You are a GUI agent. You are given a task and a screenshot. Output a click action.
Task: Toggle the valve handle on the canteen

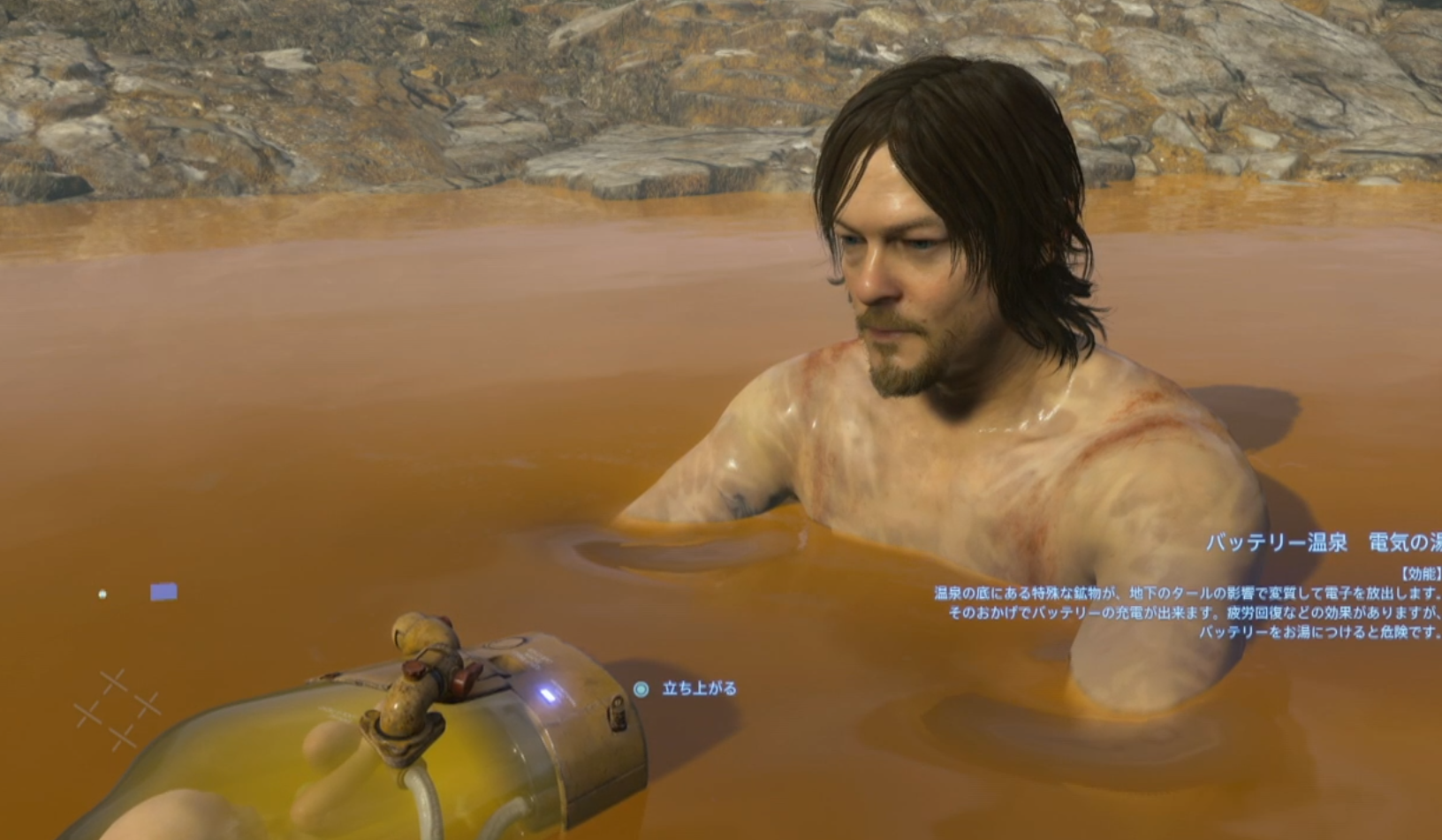pos(421,632)
